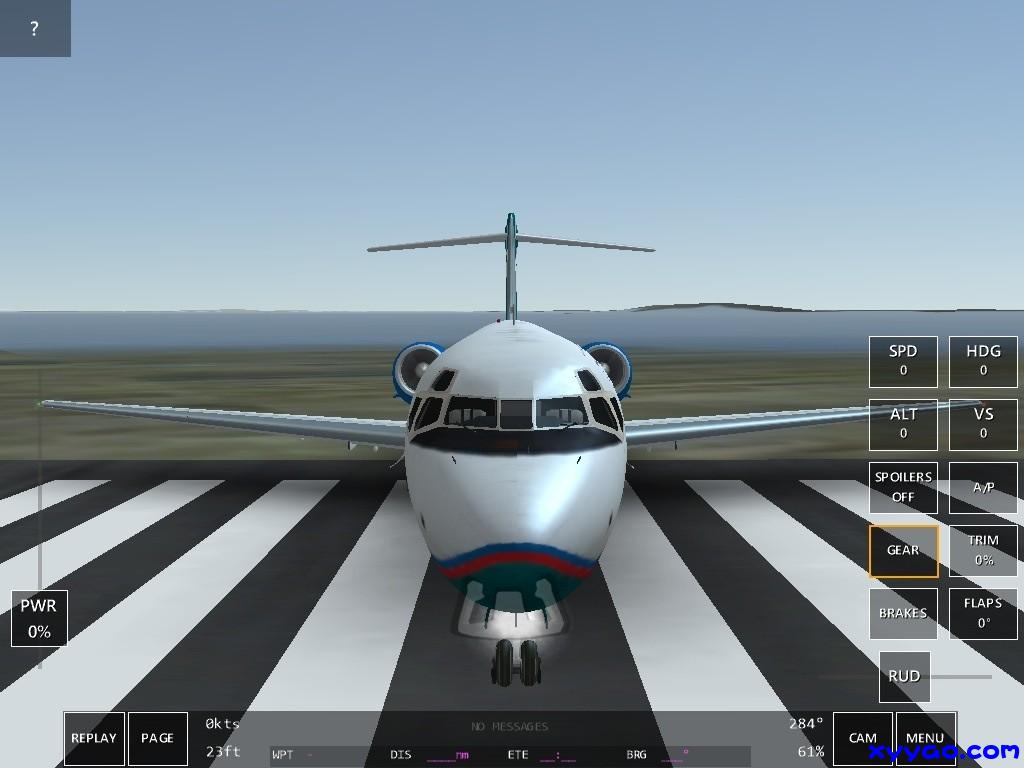The width and height of the screenshot is (1024, 768).
Task: Change the view with CAM button
Action: (x=862, y=738)
